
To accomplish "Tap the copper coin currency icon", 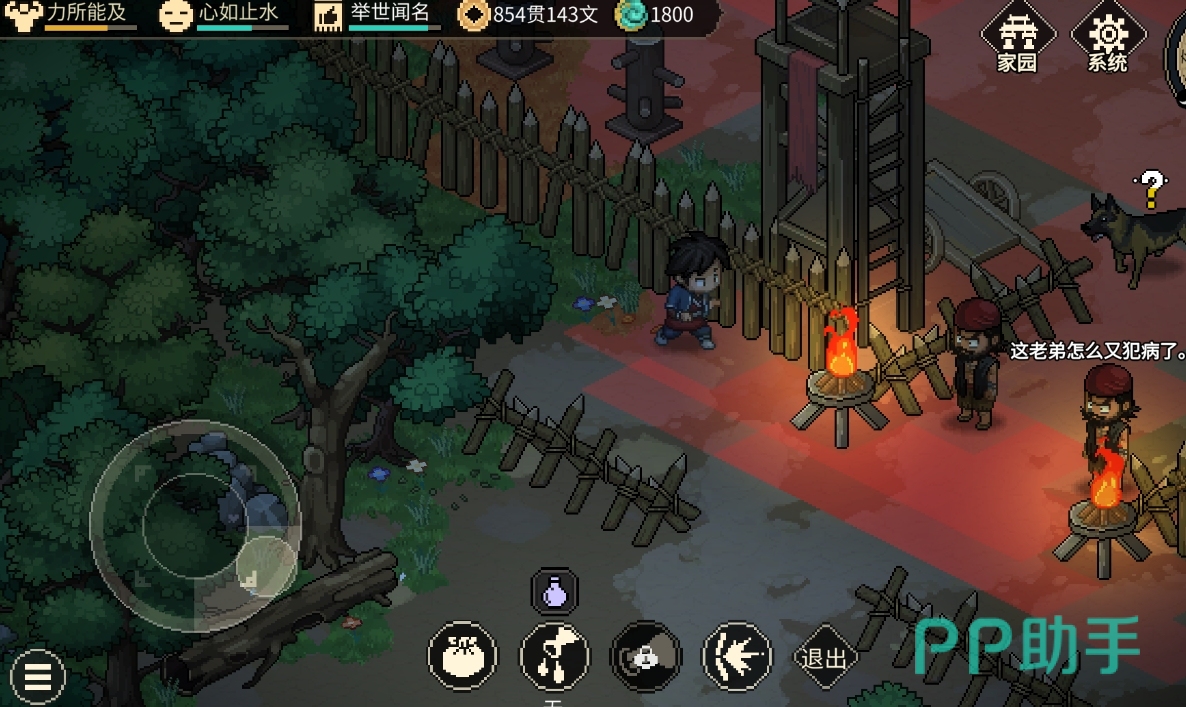I will tap(473, 15).
